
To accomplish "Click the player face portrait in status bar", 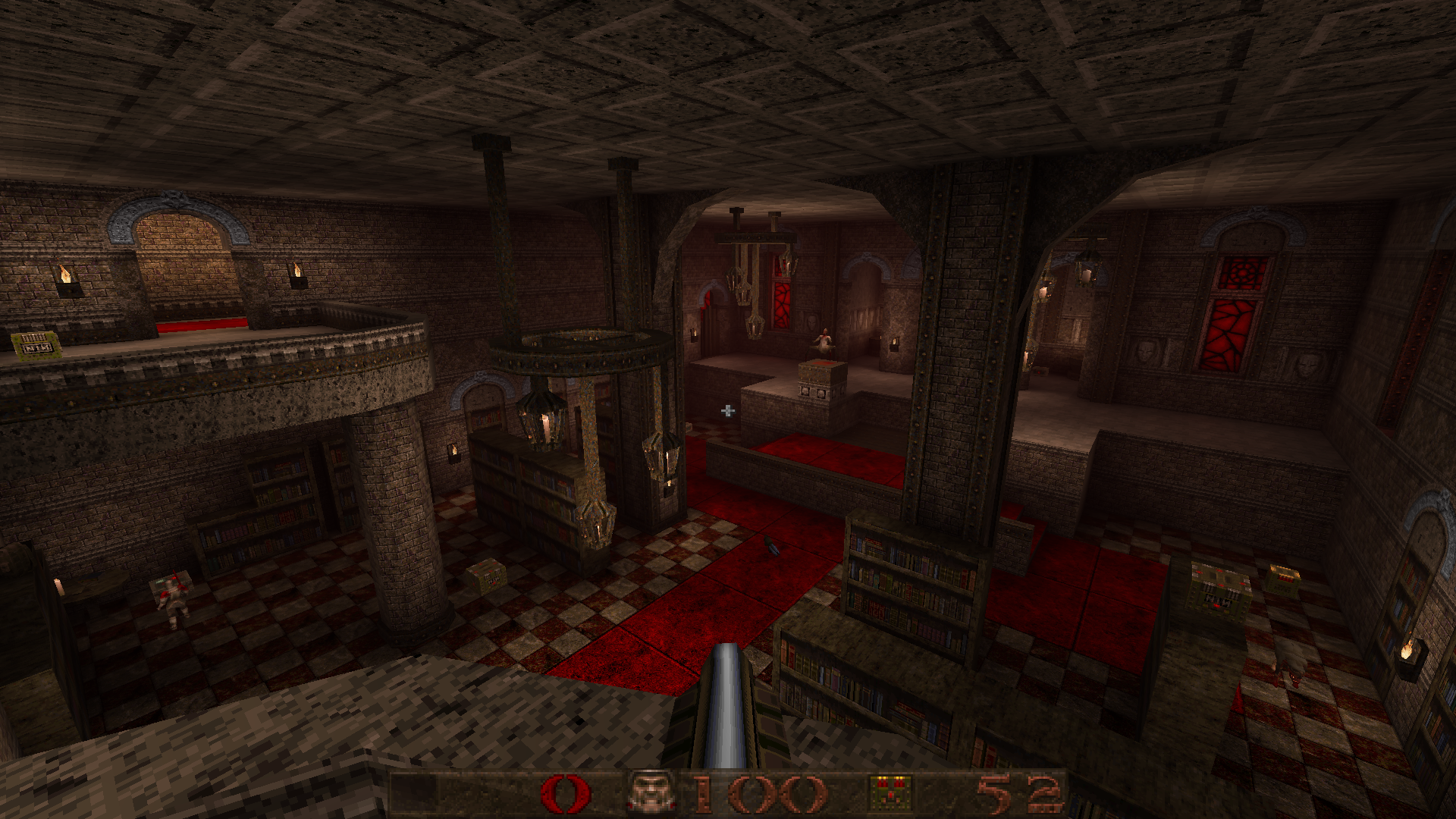I will [652, 793].
